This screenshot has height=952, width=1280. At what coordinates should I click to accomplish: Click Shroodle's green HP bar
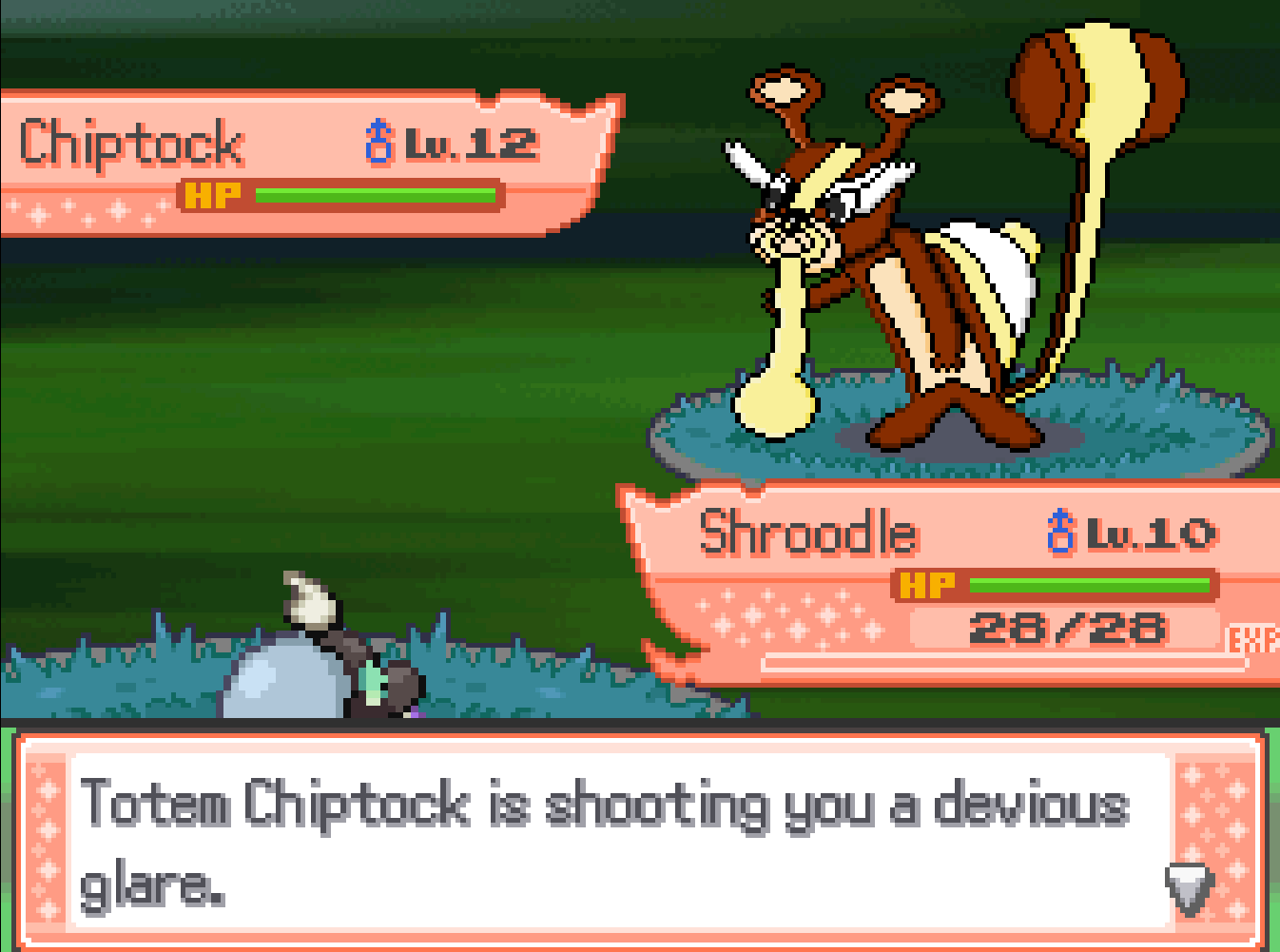click(1089, 585)
